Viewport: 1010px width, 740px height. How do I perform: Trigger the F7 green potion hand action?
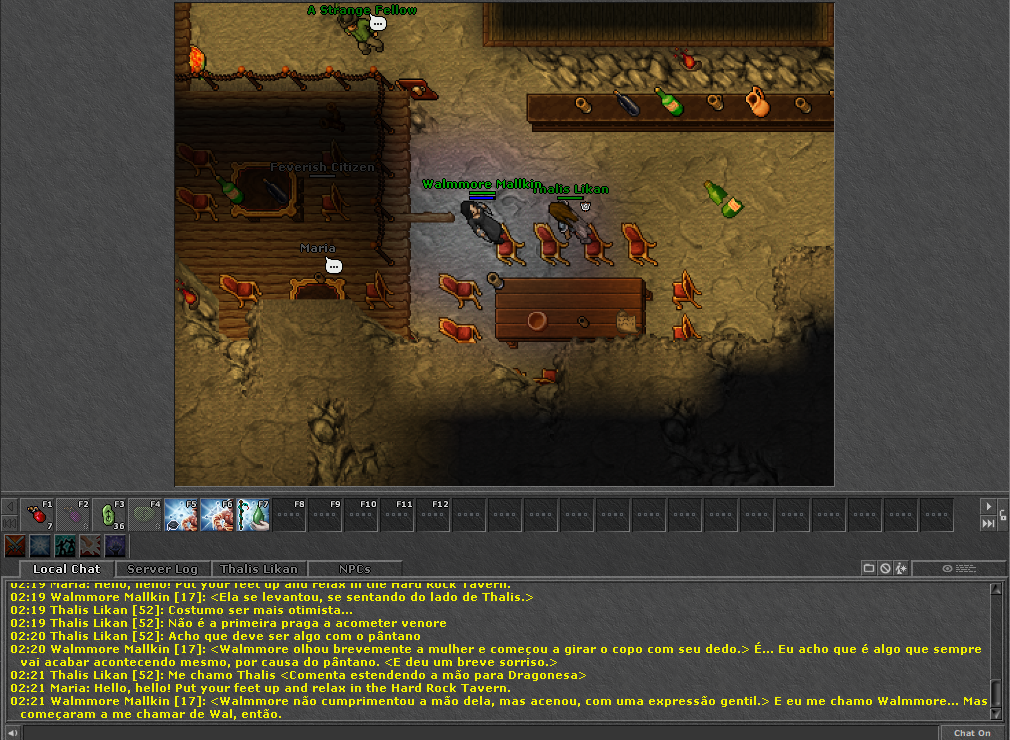coord(253,514)
